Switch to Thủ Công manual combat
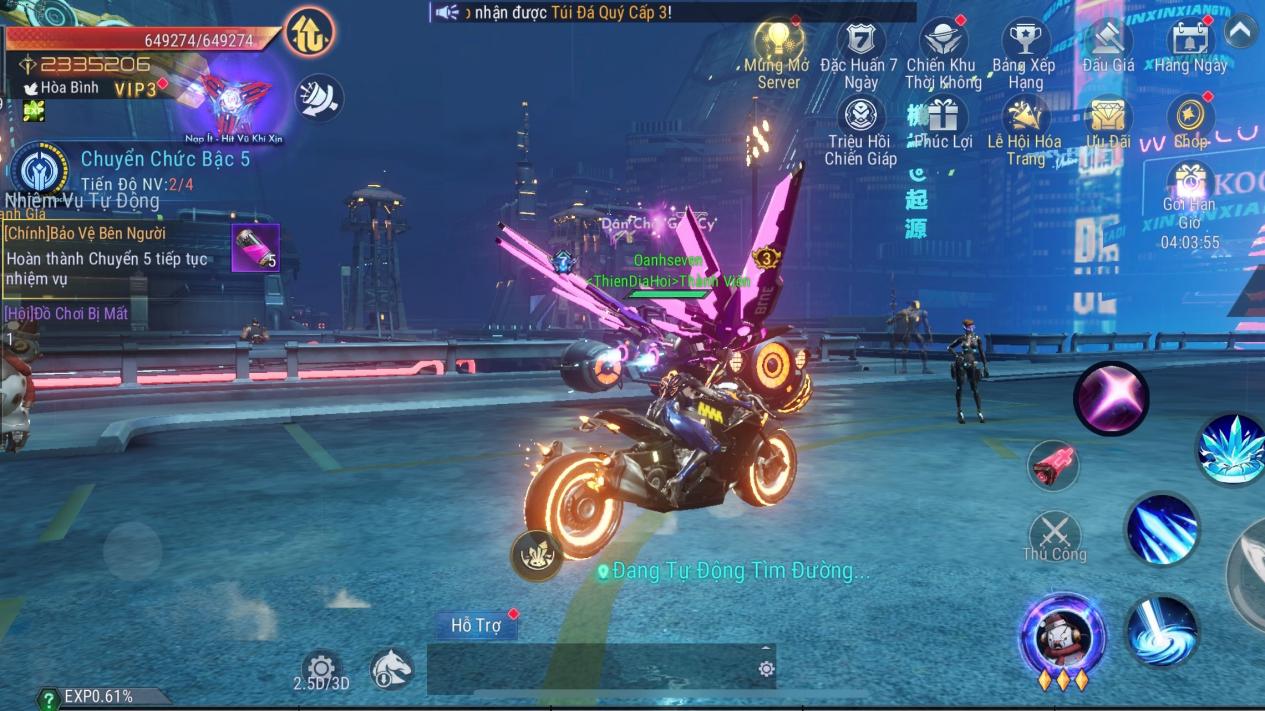The height and width of the screenshot is (711, 1265). [x=1054, y=534]
